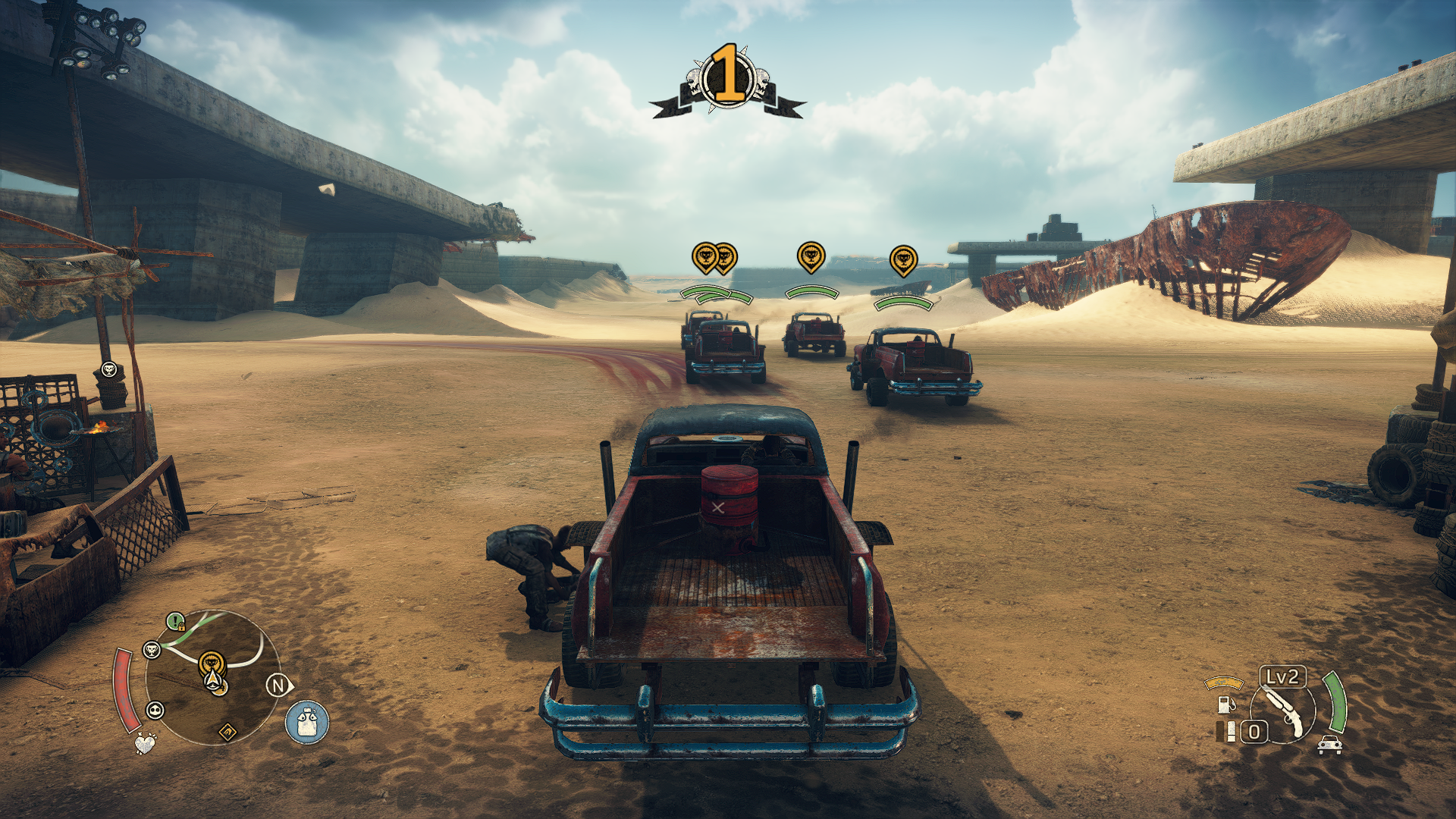Choose the white skull trophy marker on minimap
This screenshot has width=1456, height=819.
pos(152,649)
